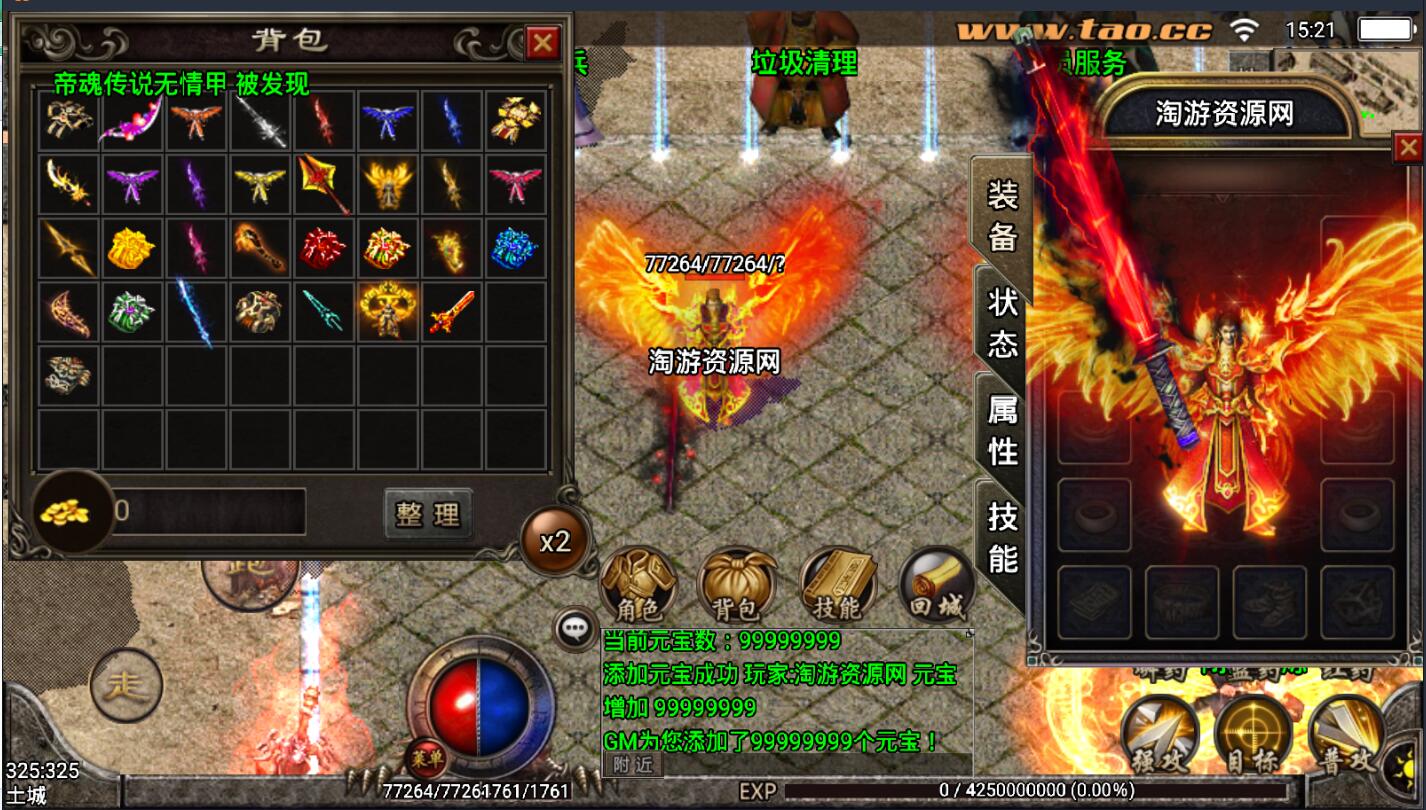Image resolution: width=1426 pixels, height=810 pixels.
Task: Open the 背包 bag icon
Action: pos(736,585)
